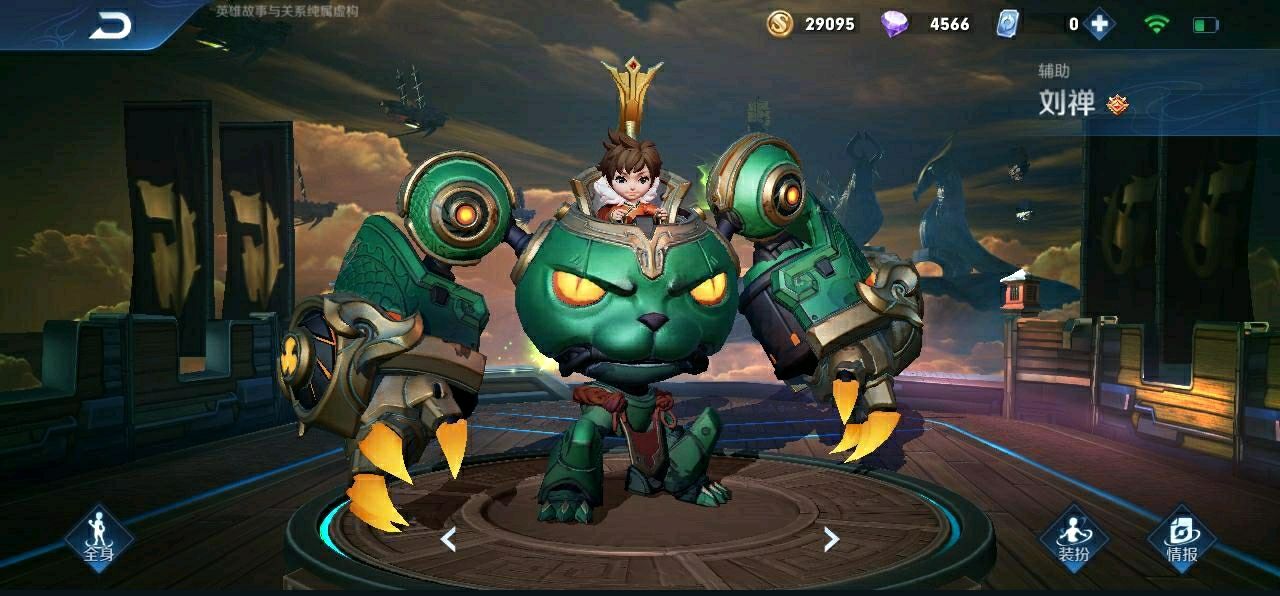Open the 全身 full-body view
1280x596 pixels.
(x=98, y=538)
